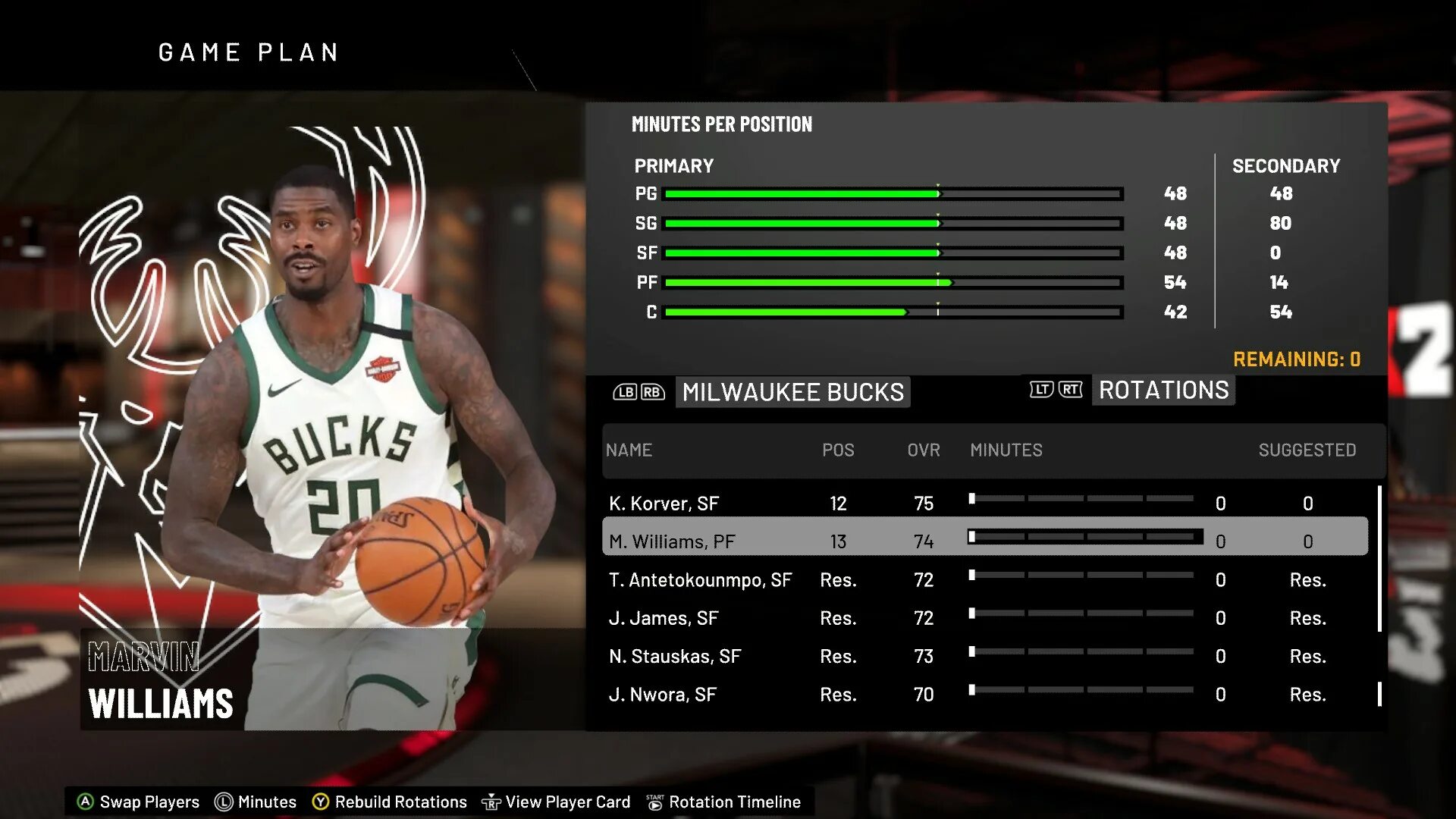
Task: Select the Minutes option in footer
Action: [256, 802]
